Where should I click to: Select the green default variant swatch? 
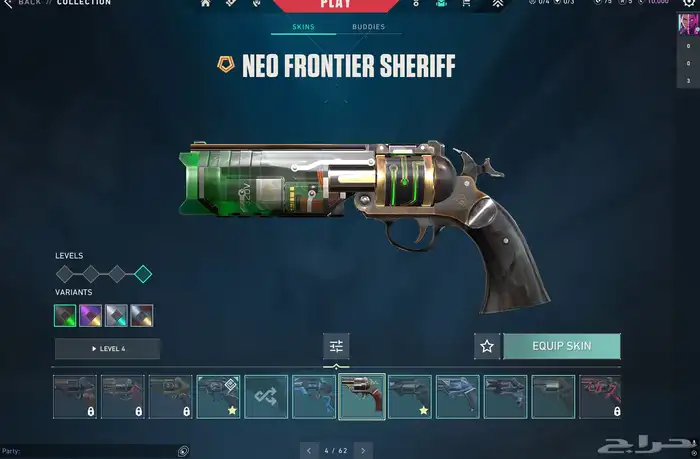(x=65, y=316)
